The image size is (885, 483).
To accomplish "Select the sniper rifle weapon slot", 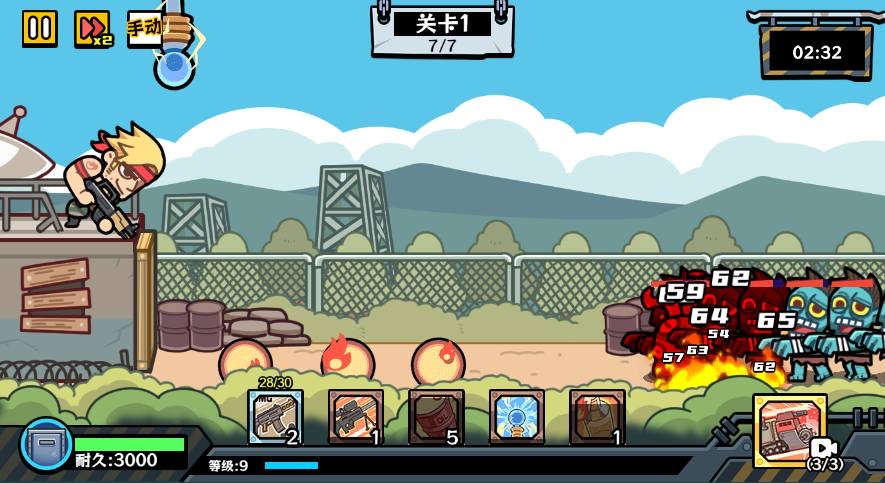I will [356, 417].
